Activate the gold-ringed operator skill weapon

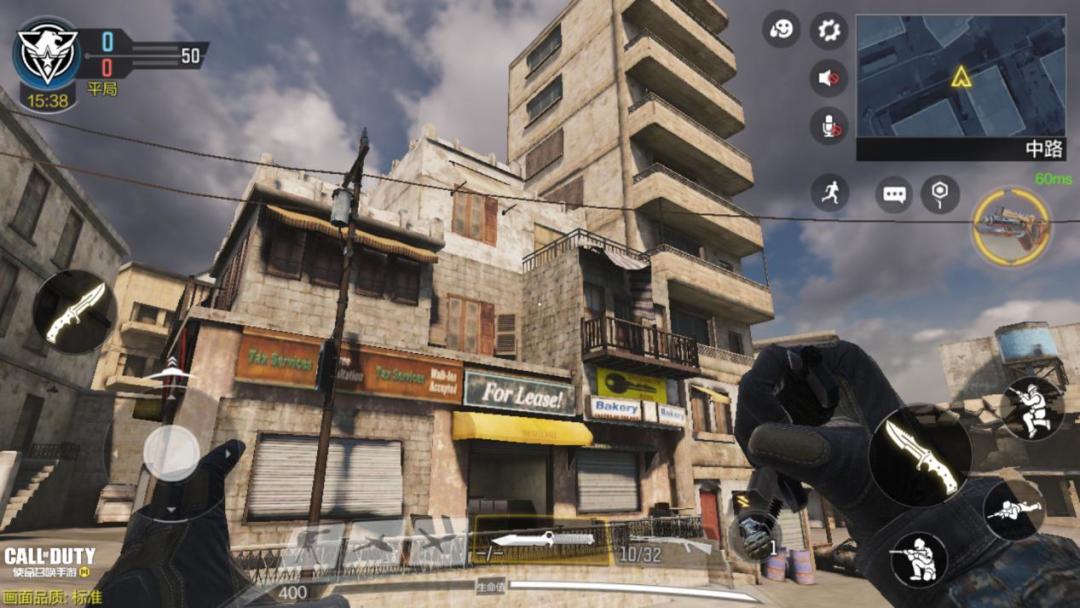[x=1011, y=227]
